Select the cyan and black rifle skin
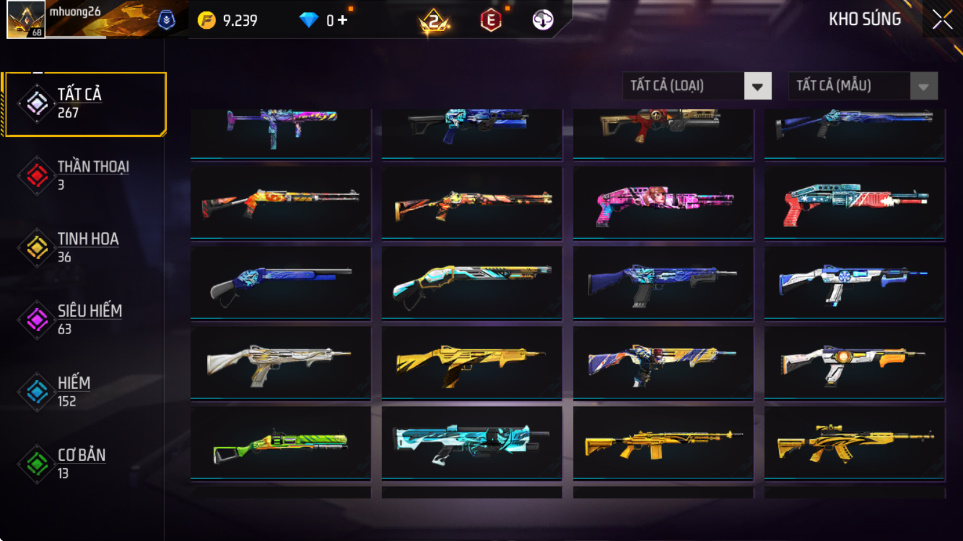The width and height of the screenshot is (963, 541). click(x=471, y=443)
